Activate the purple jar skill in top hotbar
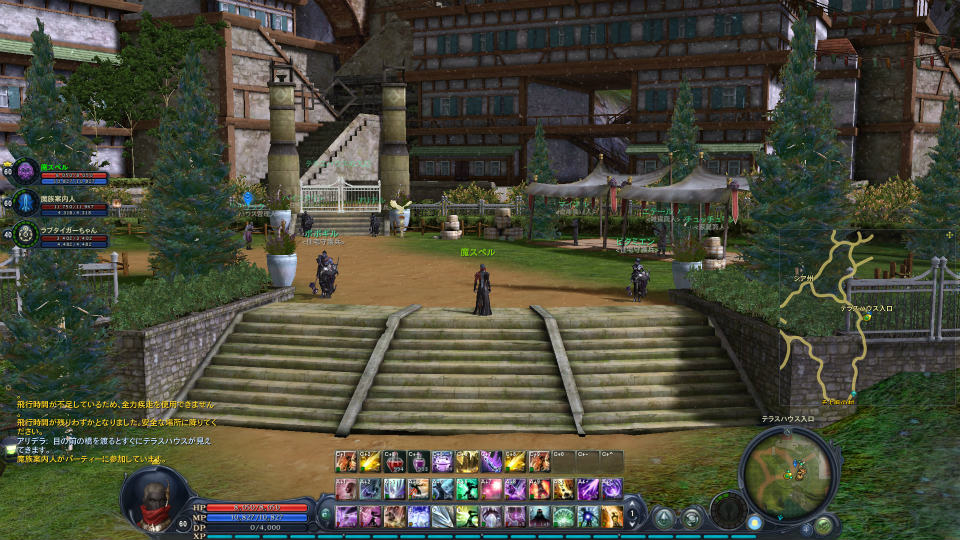Image resolution: width=960 pixels, height=540 pixels. 443,461
